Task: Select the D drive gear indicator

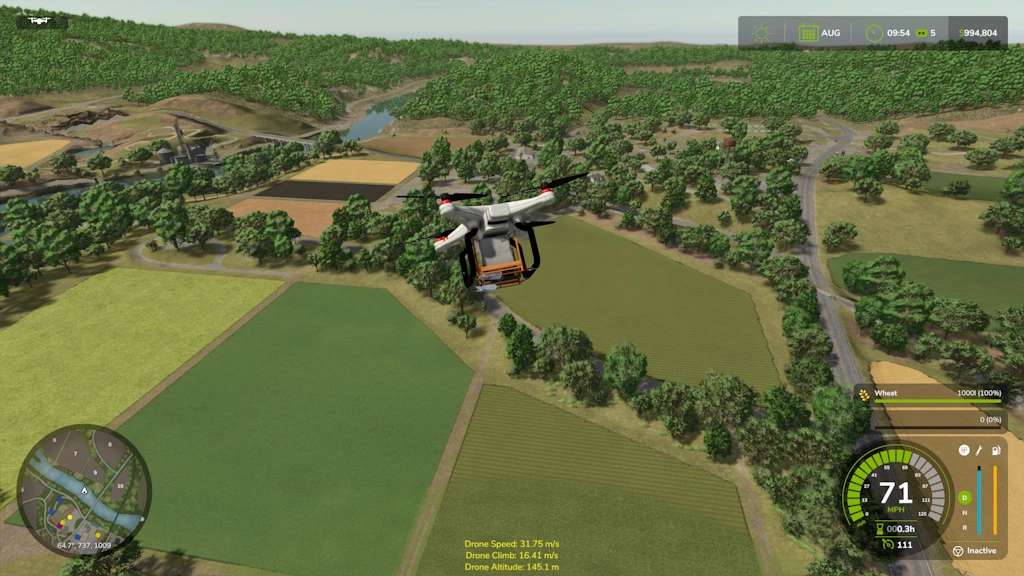Action: point(964,497)
